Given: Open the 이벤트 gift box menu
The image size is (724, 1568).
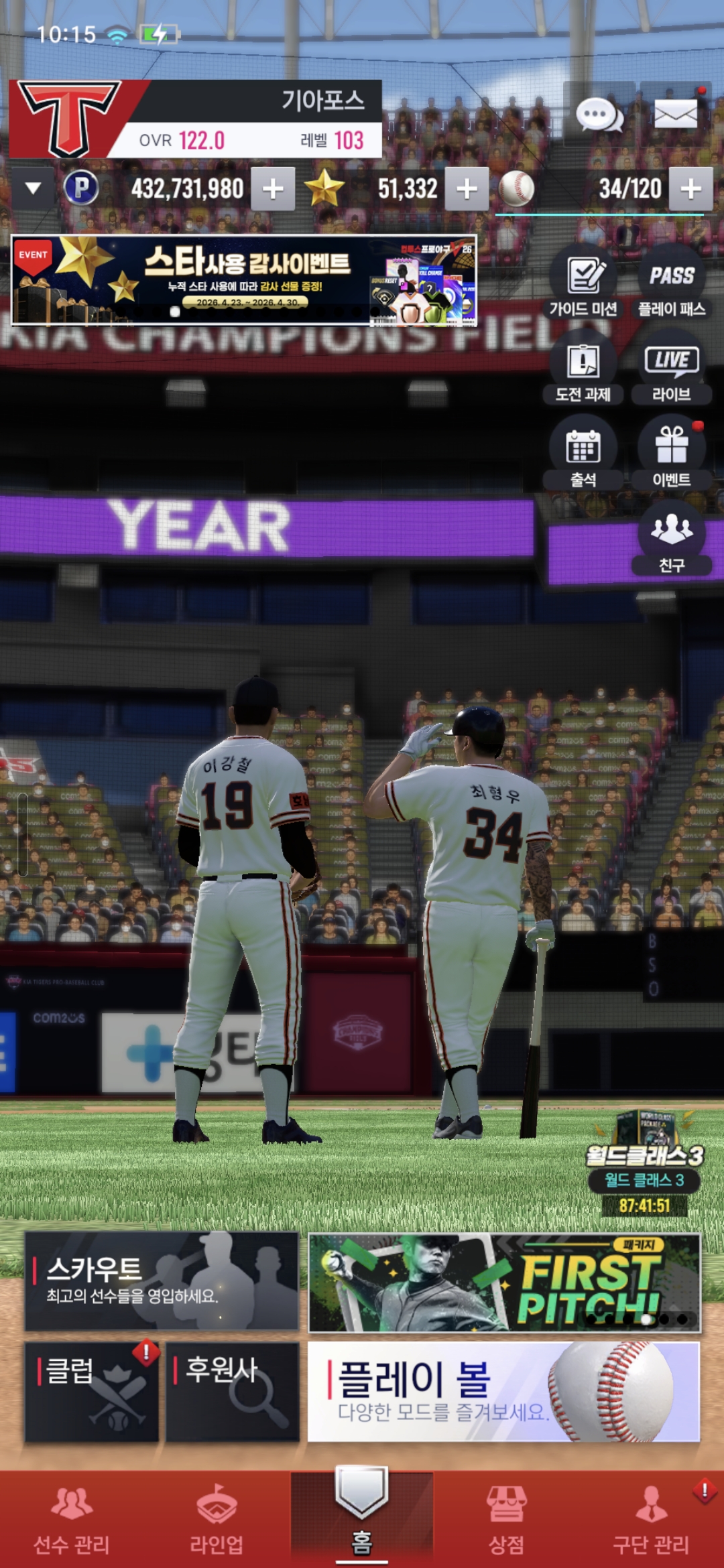Looking at the screenshot, I should coord(671,455).
